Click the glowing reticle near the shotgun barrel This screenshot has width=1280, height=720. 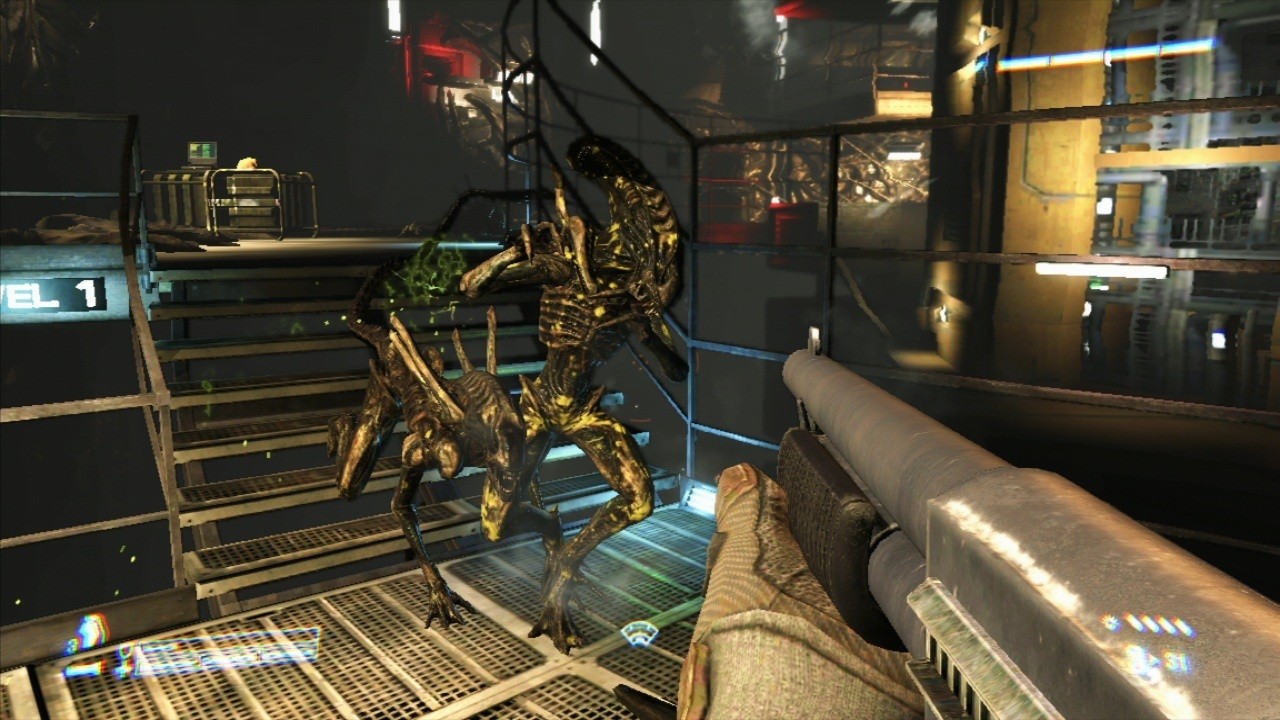640,634
